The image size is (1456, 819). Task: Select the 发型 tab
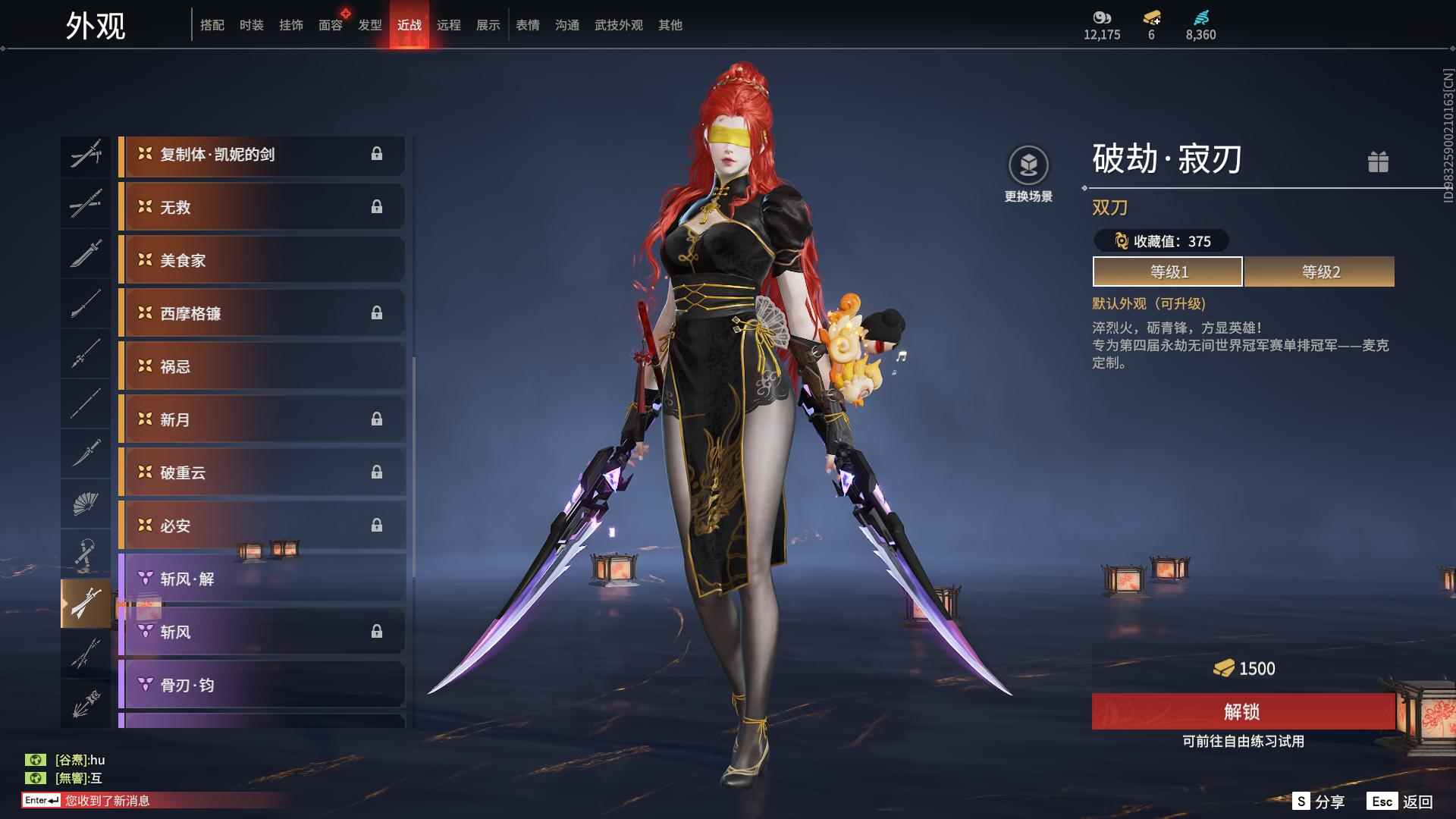[370, 25]
